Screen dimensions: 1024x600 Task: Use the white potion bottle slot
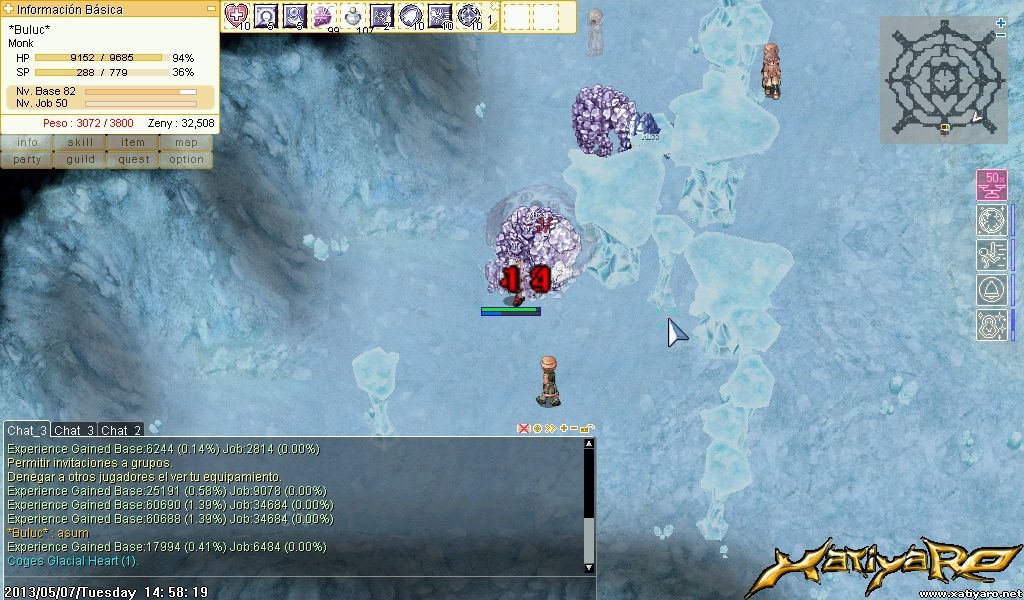point(354,15)
